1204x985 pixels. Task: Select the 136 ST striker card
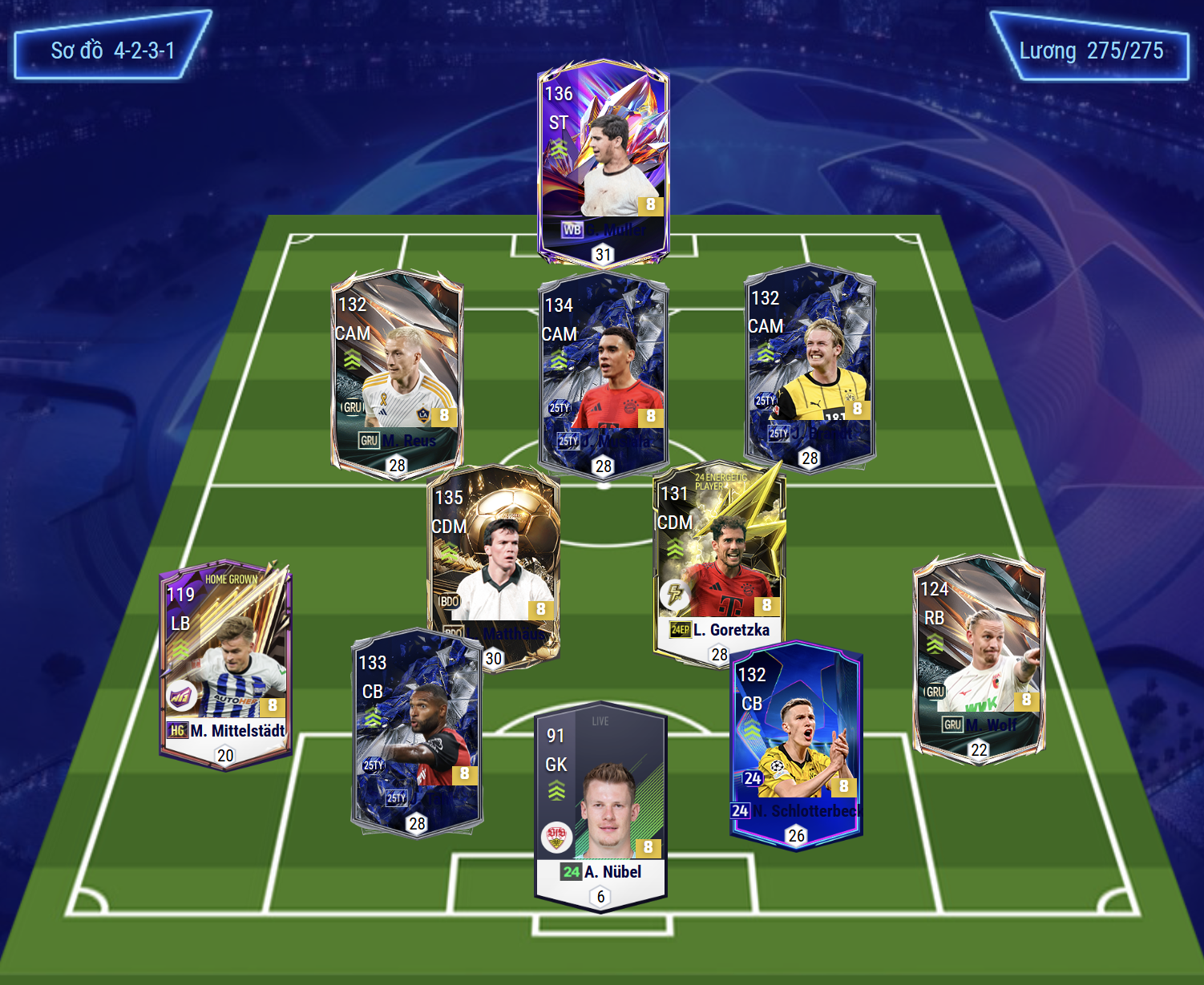pyautogui.click(x=603, y=160)
